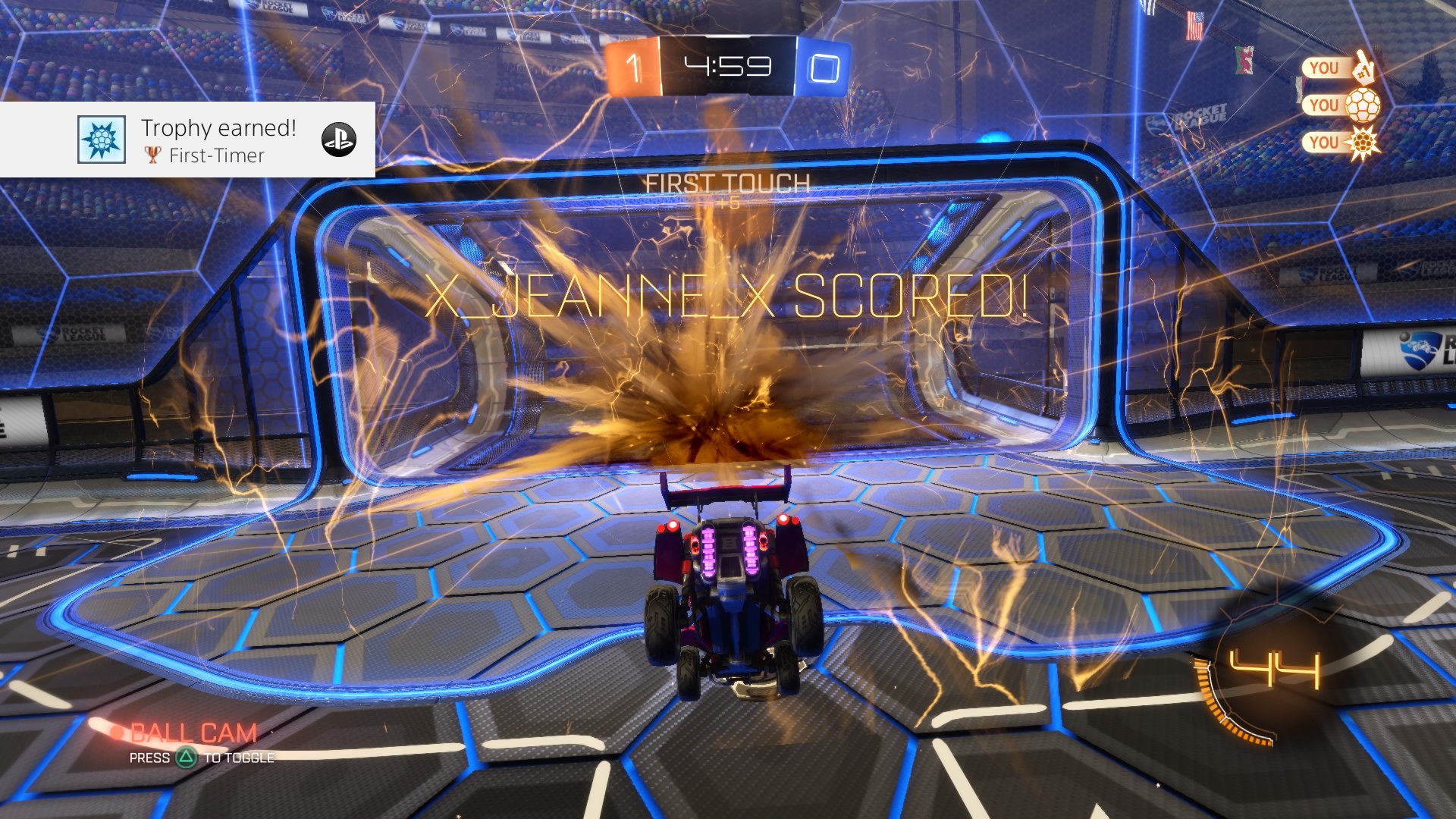Select the soccer ball stat feed icon

tap(1362, 105)
